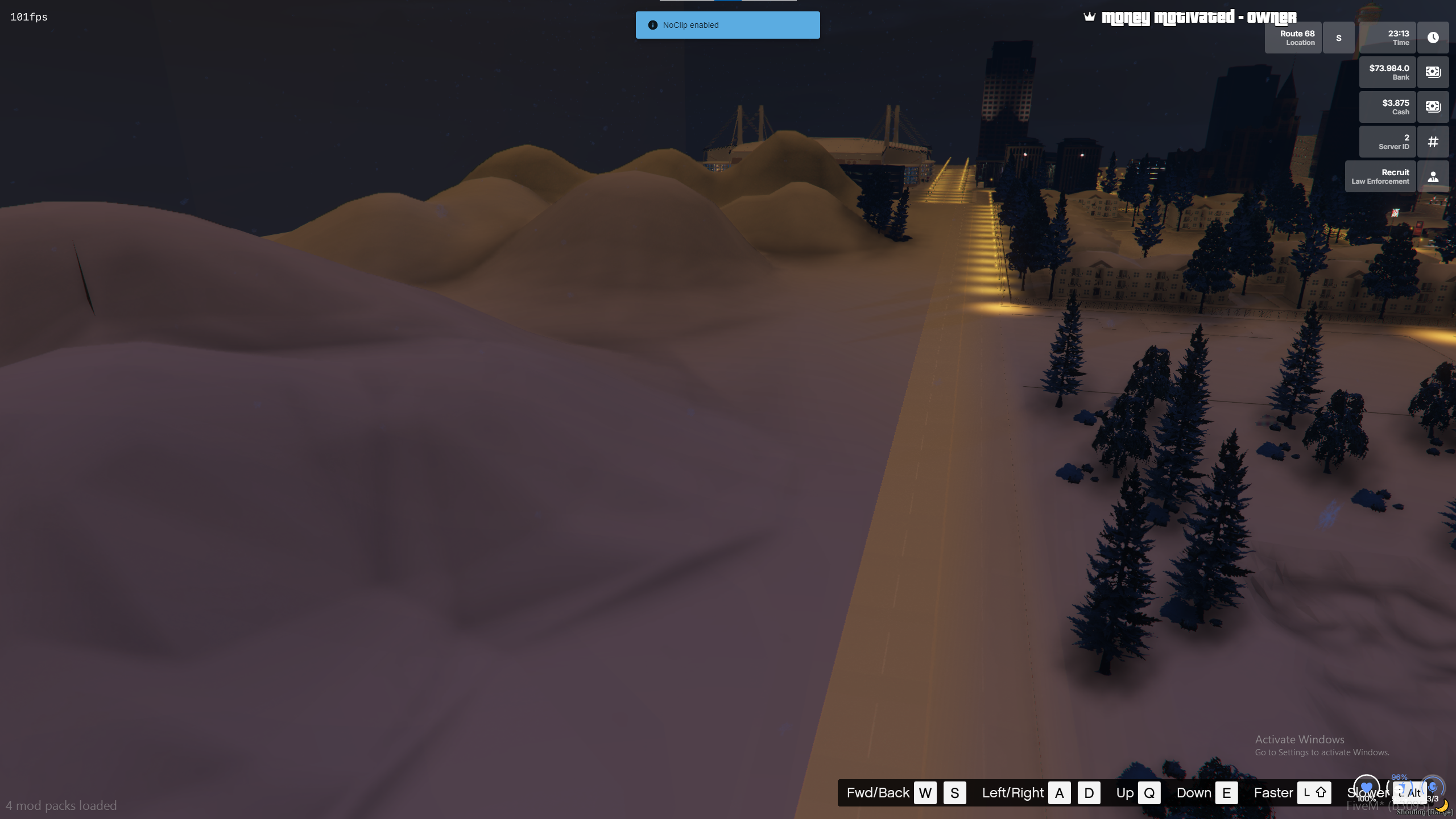1456x819 pixels.
Task: Select the Bank money icon
Action: [x=1433, y=72]
